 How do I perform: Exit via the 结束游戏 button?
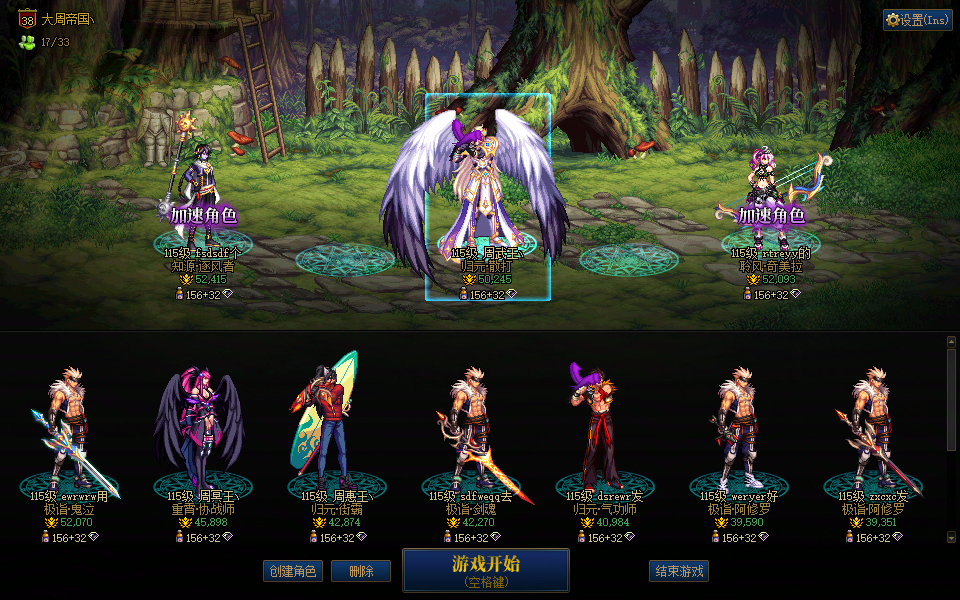click(x=679, y=571)
